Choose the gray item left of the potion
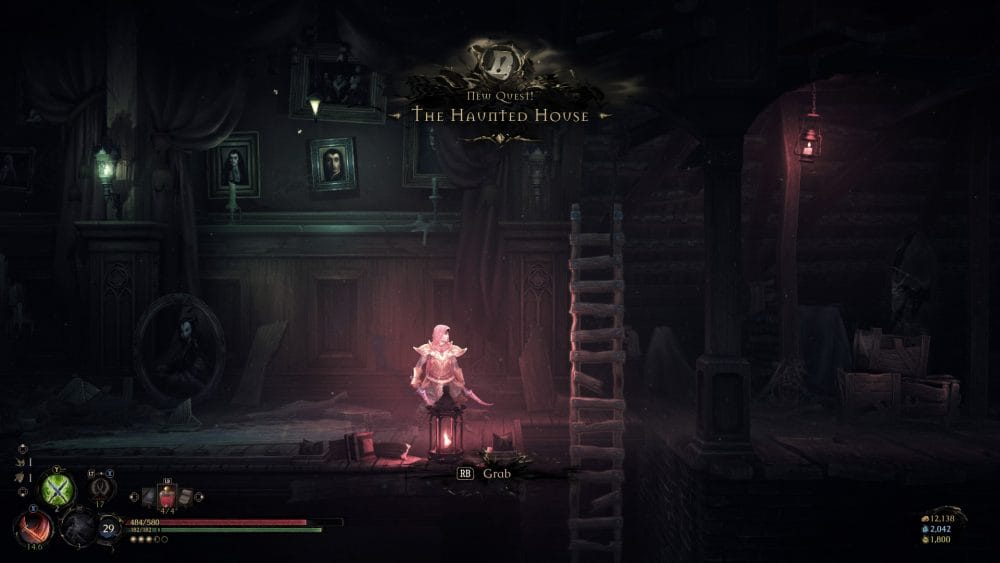 pyautogui.click(x=150, y=498)
